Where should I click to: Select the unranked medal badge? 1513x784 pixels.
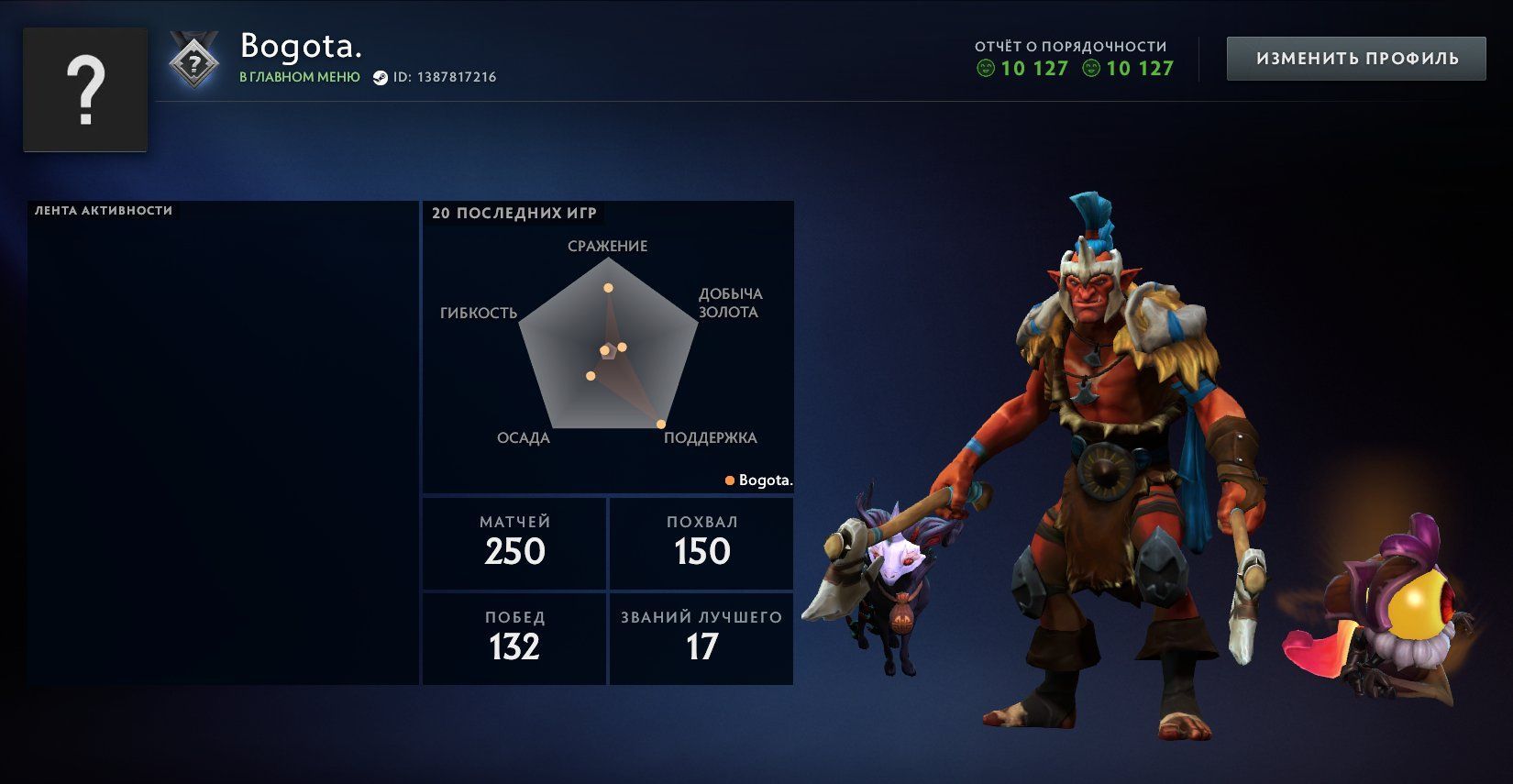pos(194,62)
